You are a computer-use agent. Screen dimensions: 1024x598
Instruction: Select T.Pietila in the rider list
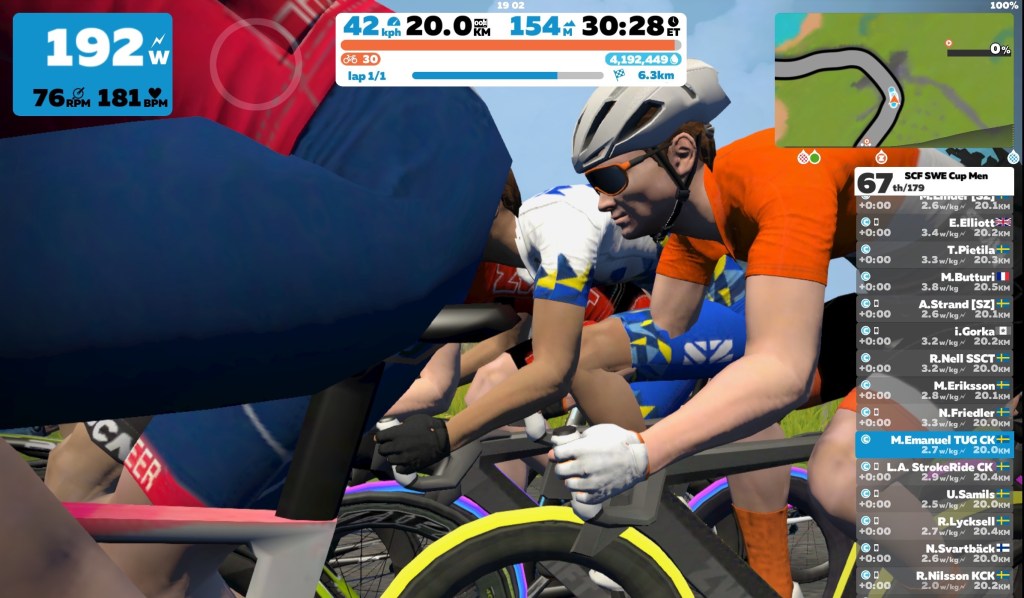(934, 254)
